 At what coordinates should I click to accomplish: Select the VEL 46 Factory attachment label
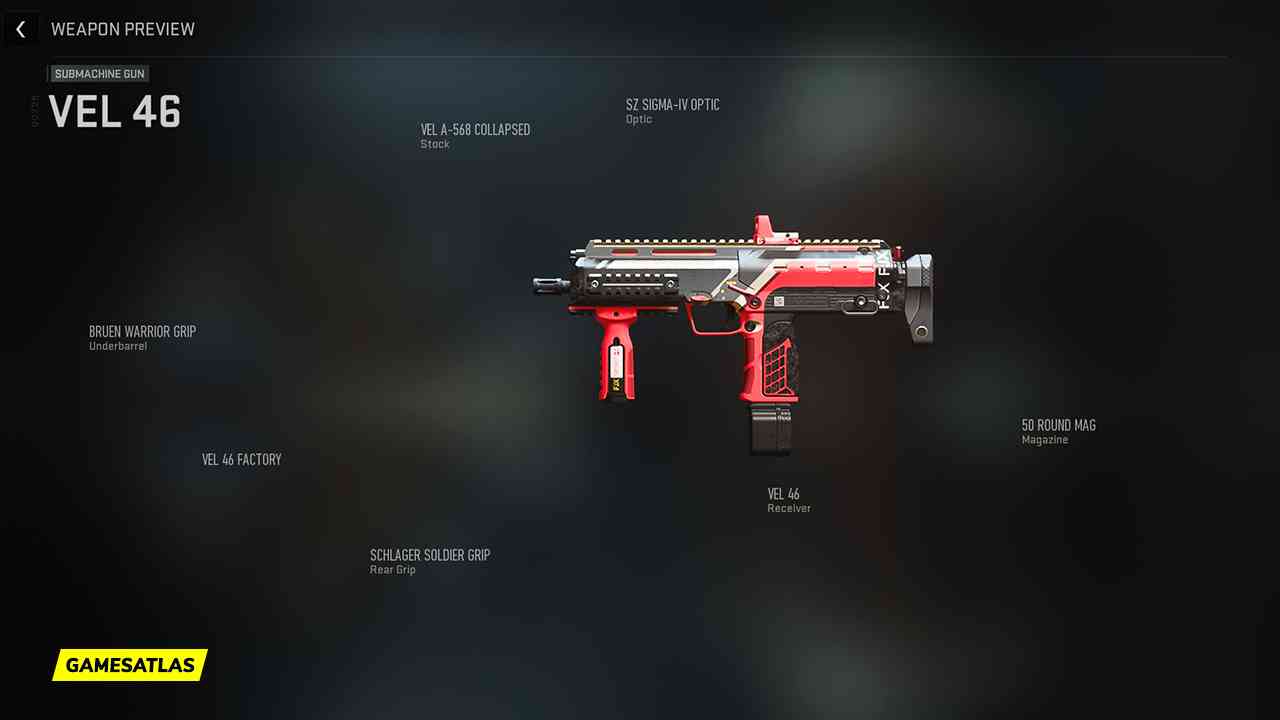coord(242,460)
